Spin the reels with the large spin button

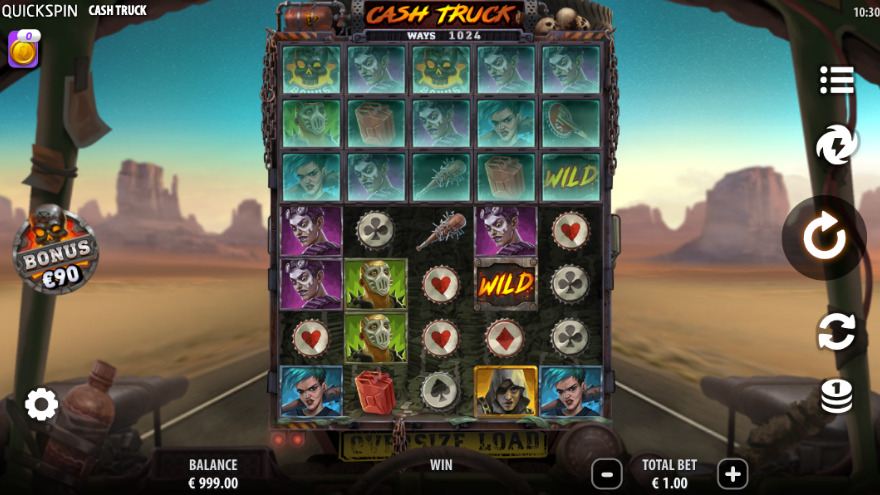[x=824, y=238]
